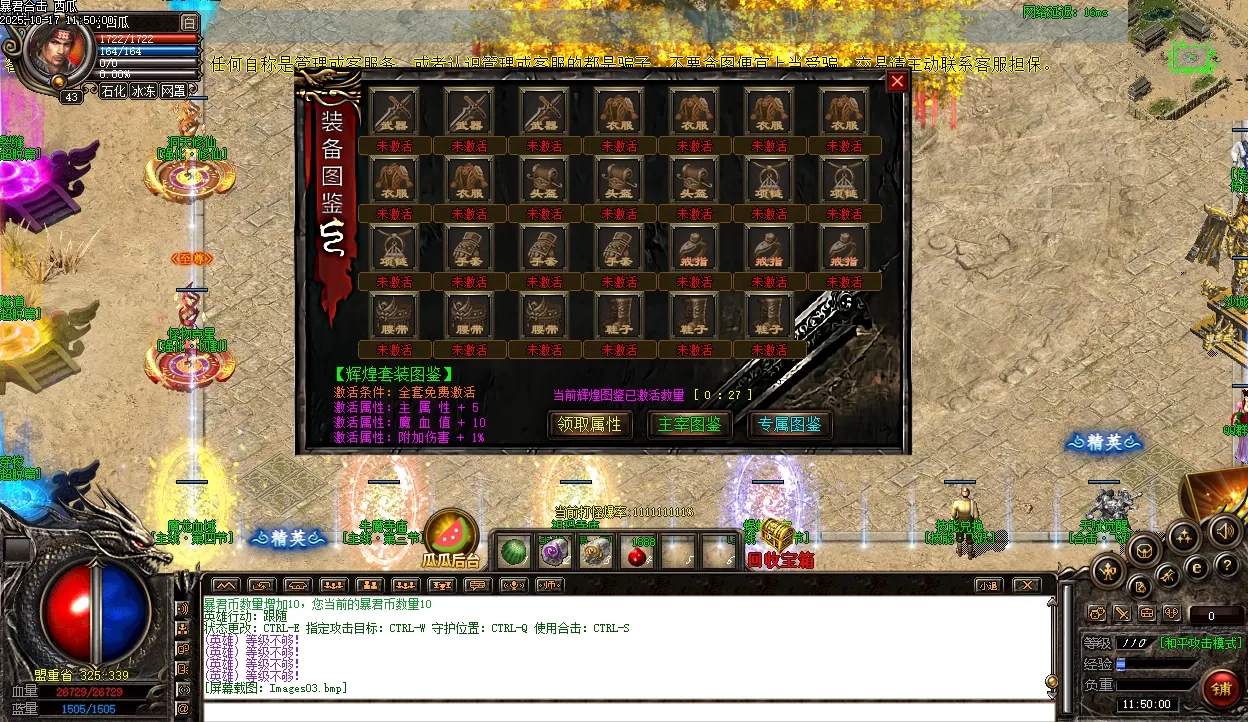Toggle the sound speaker icon

coord(1223,531)
